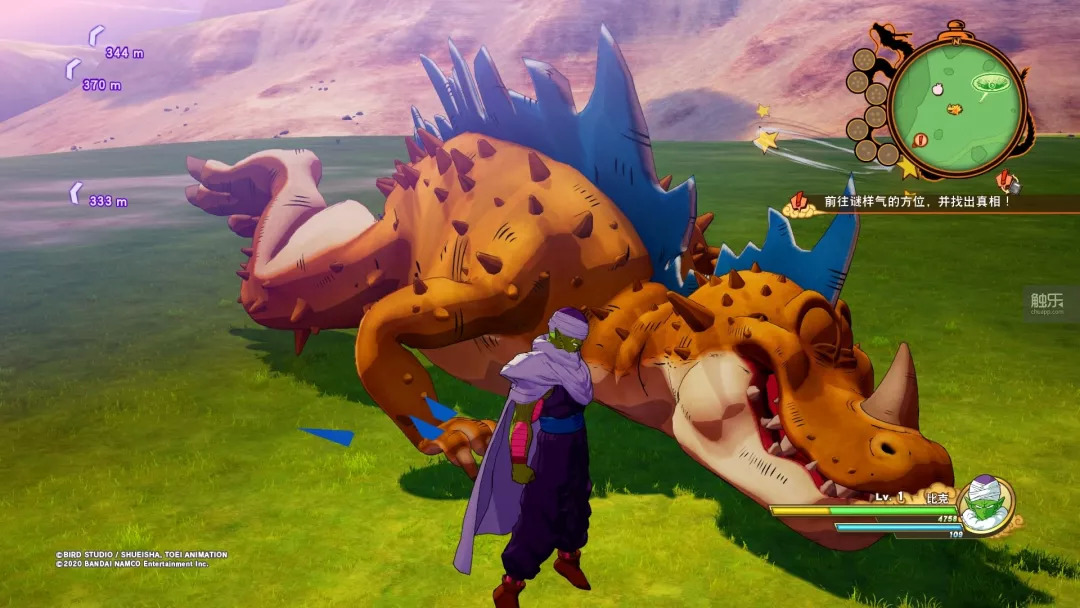
Task: Select the 370 m distance waypoint marker
Action: pos(72,69)
